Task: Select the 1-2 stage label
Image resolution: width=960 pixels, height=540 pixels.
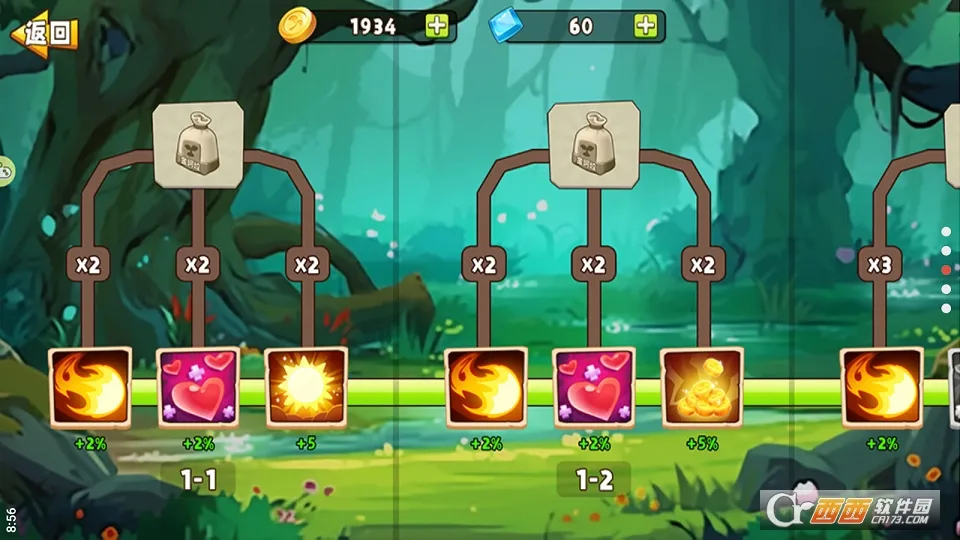Action: click(x=594, y=480)
